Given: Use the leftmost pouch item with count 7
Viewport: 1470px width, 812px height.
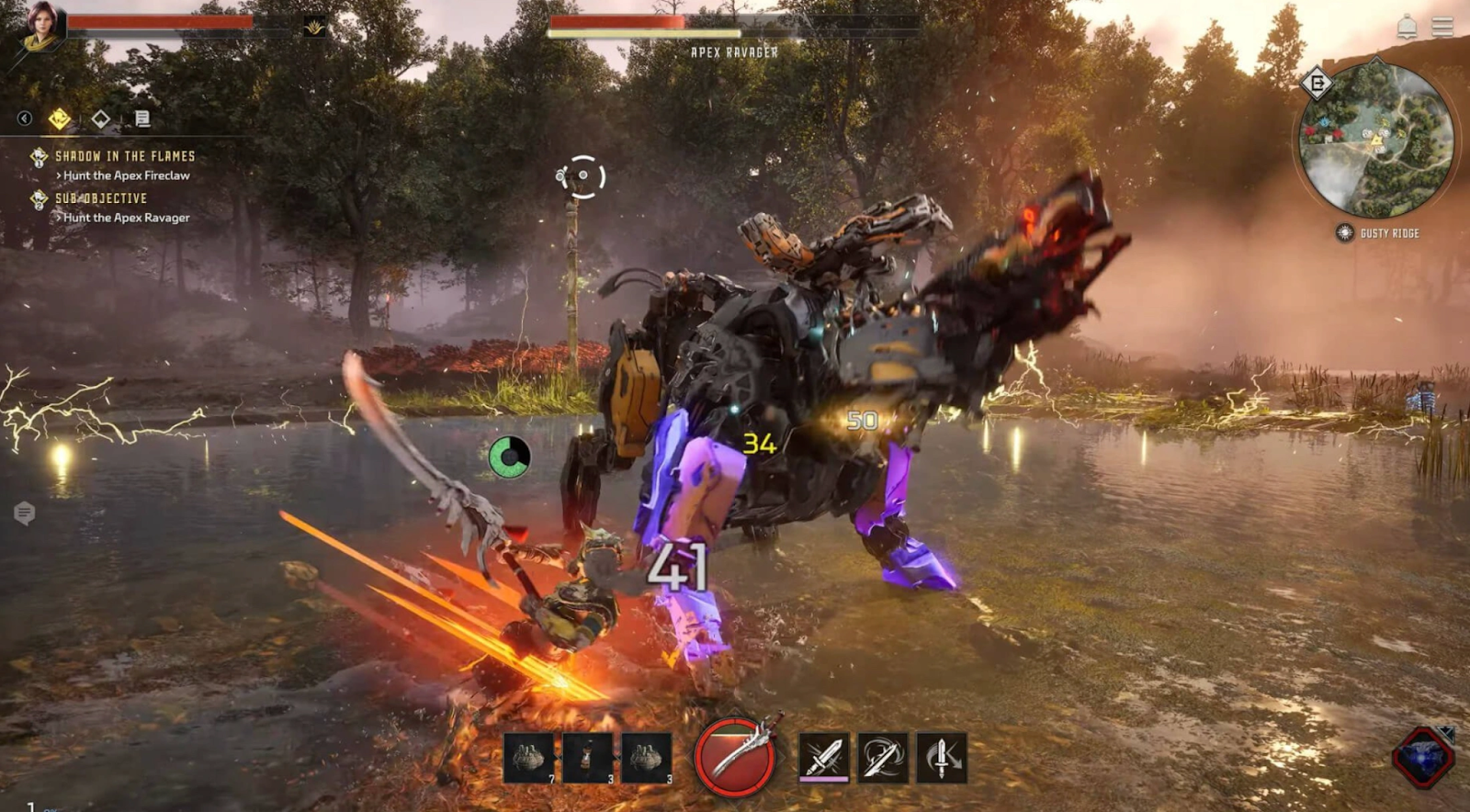Looking at the screenshot, I should click(529, 758).
